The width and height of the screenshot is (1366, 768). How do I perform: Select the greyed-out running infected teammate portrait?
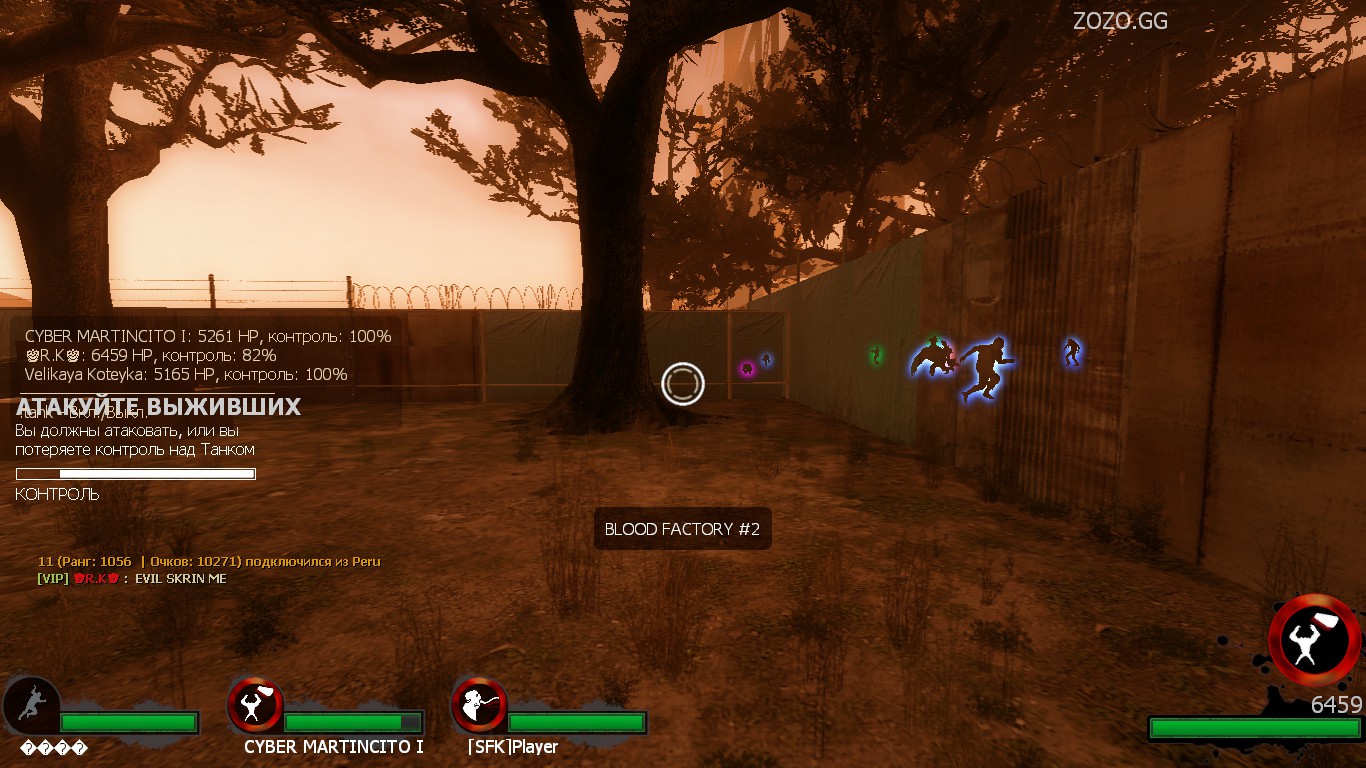click(x=31, y=705)
